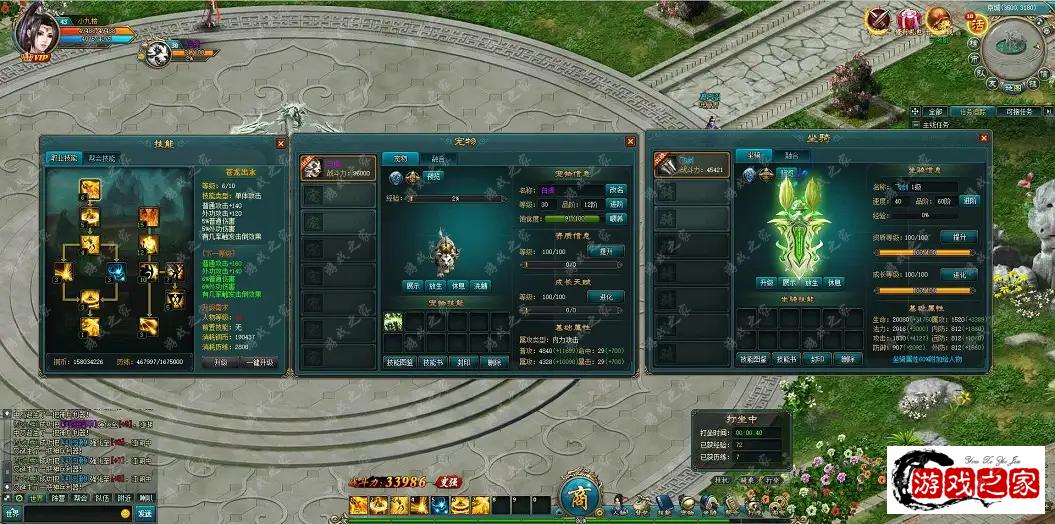Screen dimensions: 1055x524
Task: Rename the pet with 改名 button
Action: pyautogui.click(x=617, y=189)
